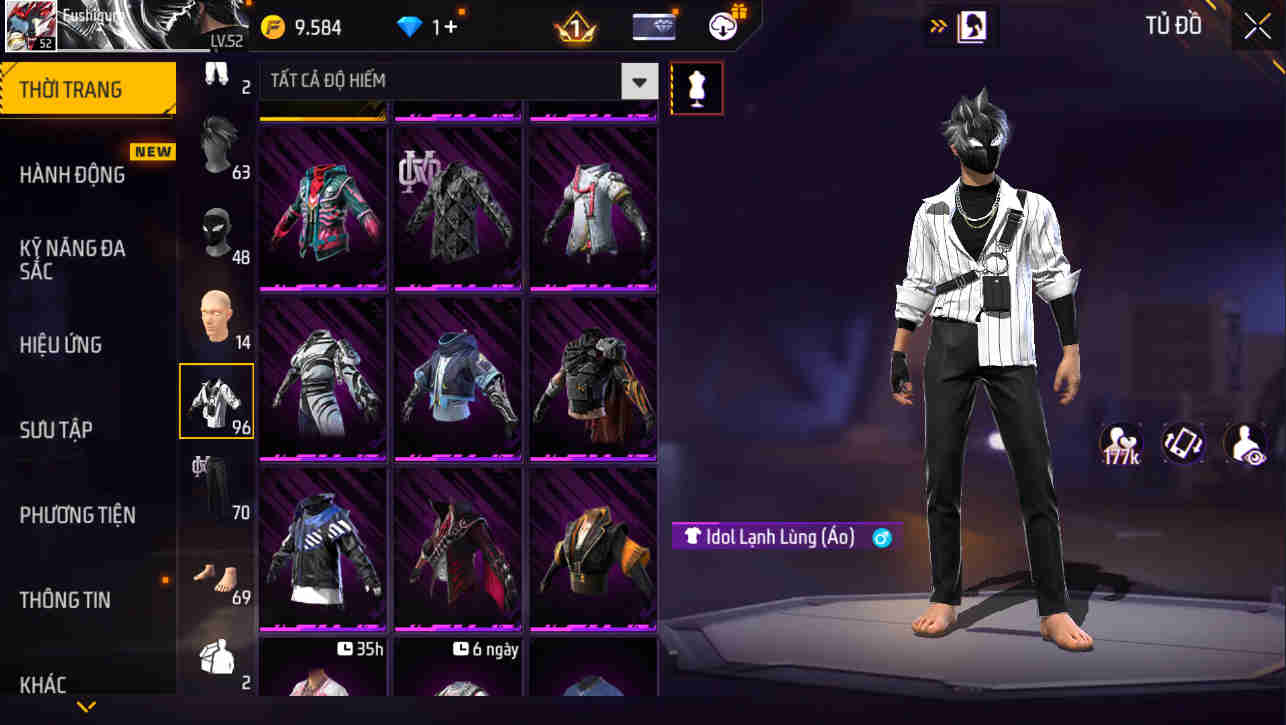1286x725 pixels.
Task: Collapse the panel using the double-arrow chevron
Action: (x=938, y=25)
